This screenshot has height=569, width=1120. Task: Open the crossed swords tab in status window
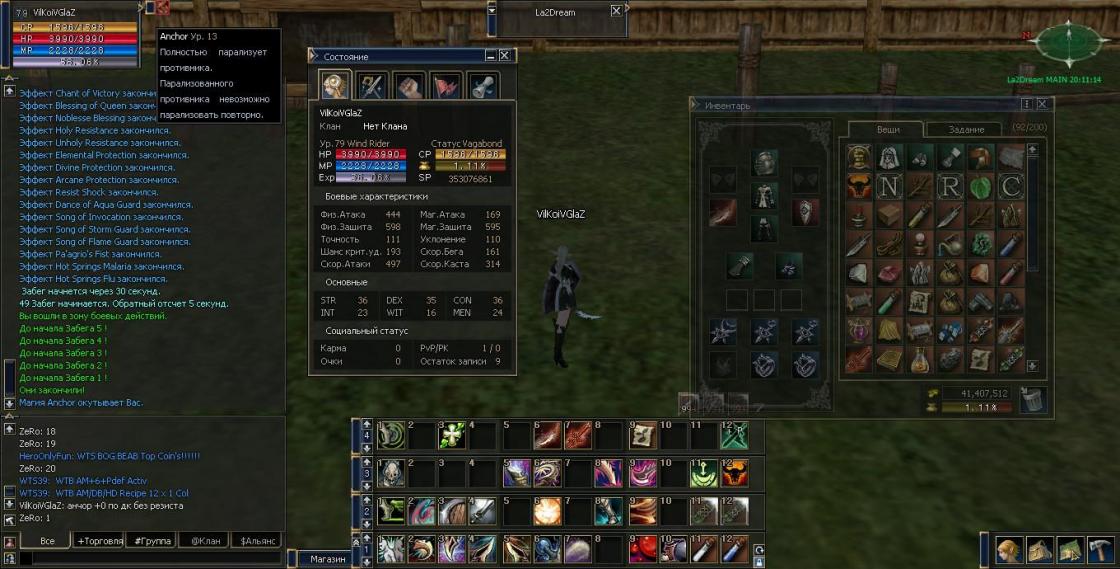point(371,86)
